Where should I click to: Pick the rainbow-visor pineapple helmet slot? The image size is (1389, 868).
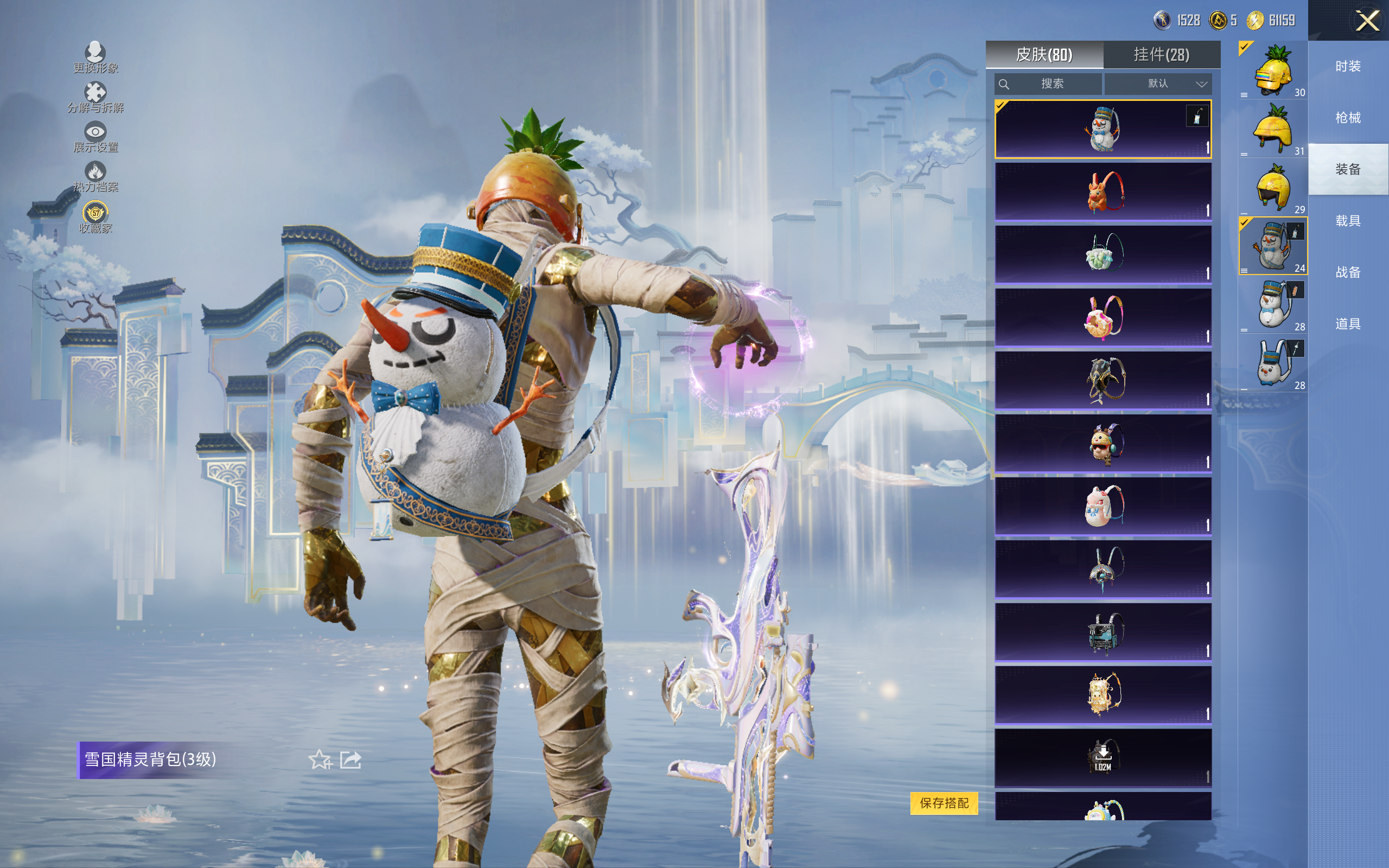pyautogui.click(x=1272, y=71)
